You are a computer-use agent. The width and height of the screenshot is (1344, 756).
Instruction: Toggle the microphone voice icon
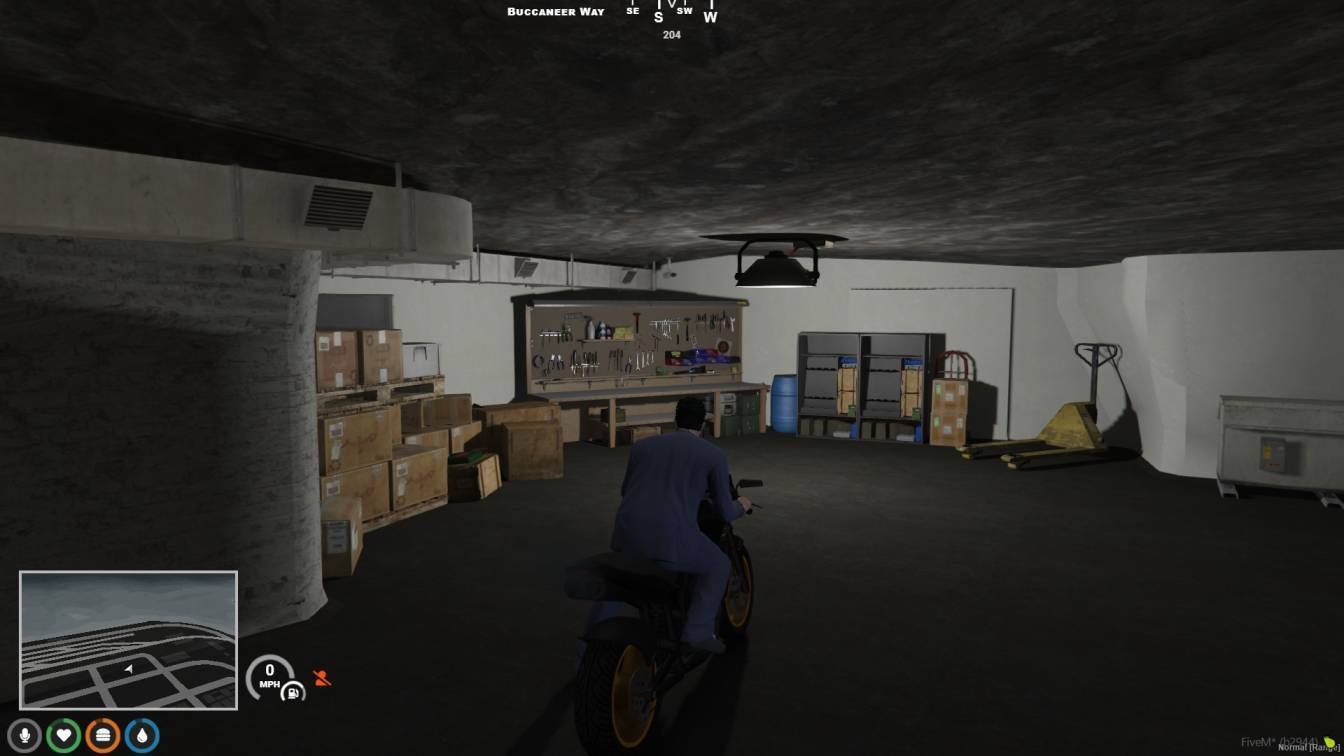25,736
